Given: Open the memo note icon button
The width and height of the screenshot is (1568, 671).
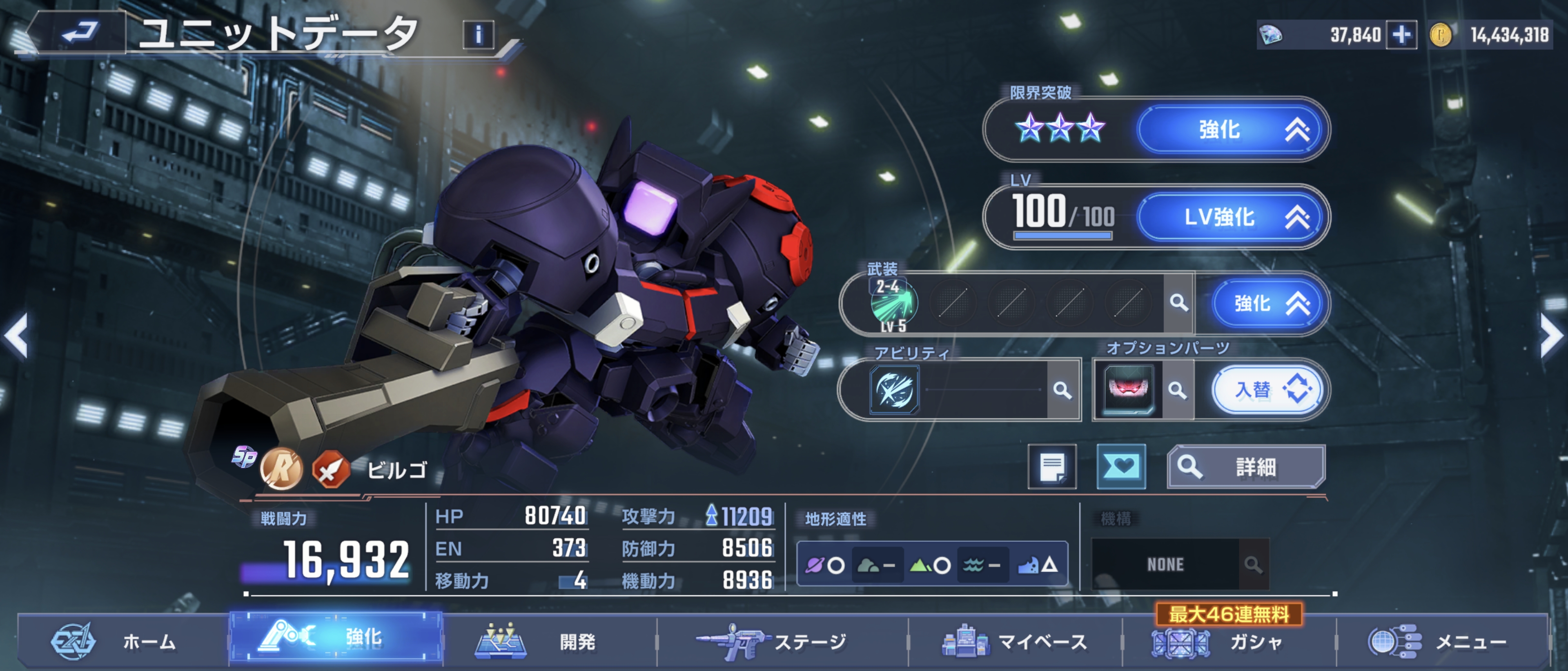Looking at the screenshot, I should pyautogui.click(x=1052, y=467).
